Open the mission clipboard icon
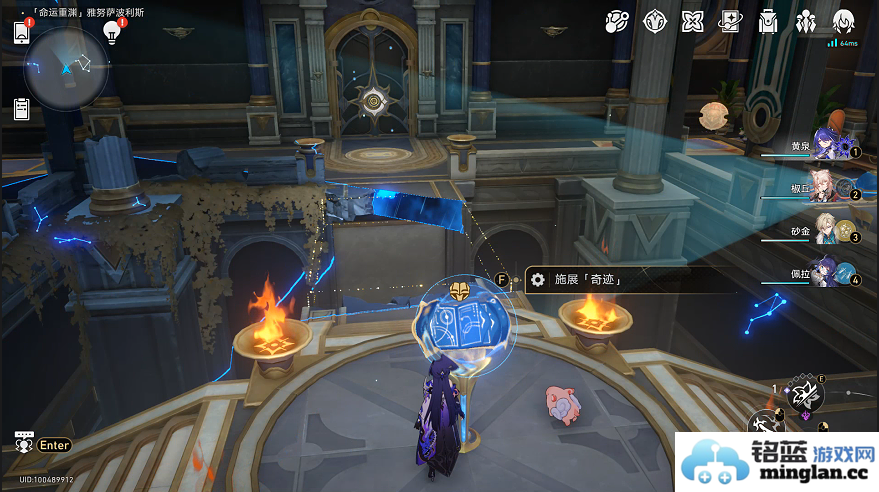Screen dimensions: 879x492 22,109
